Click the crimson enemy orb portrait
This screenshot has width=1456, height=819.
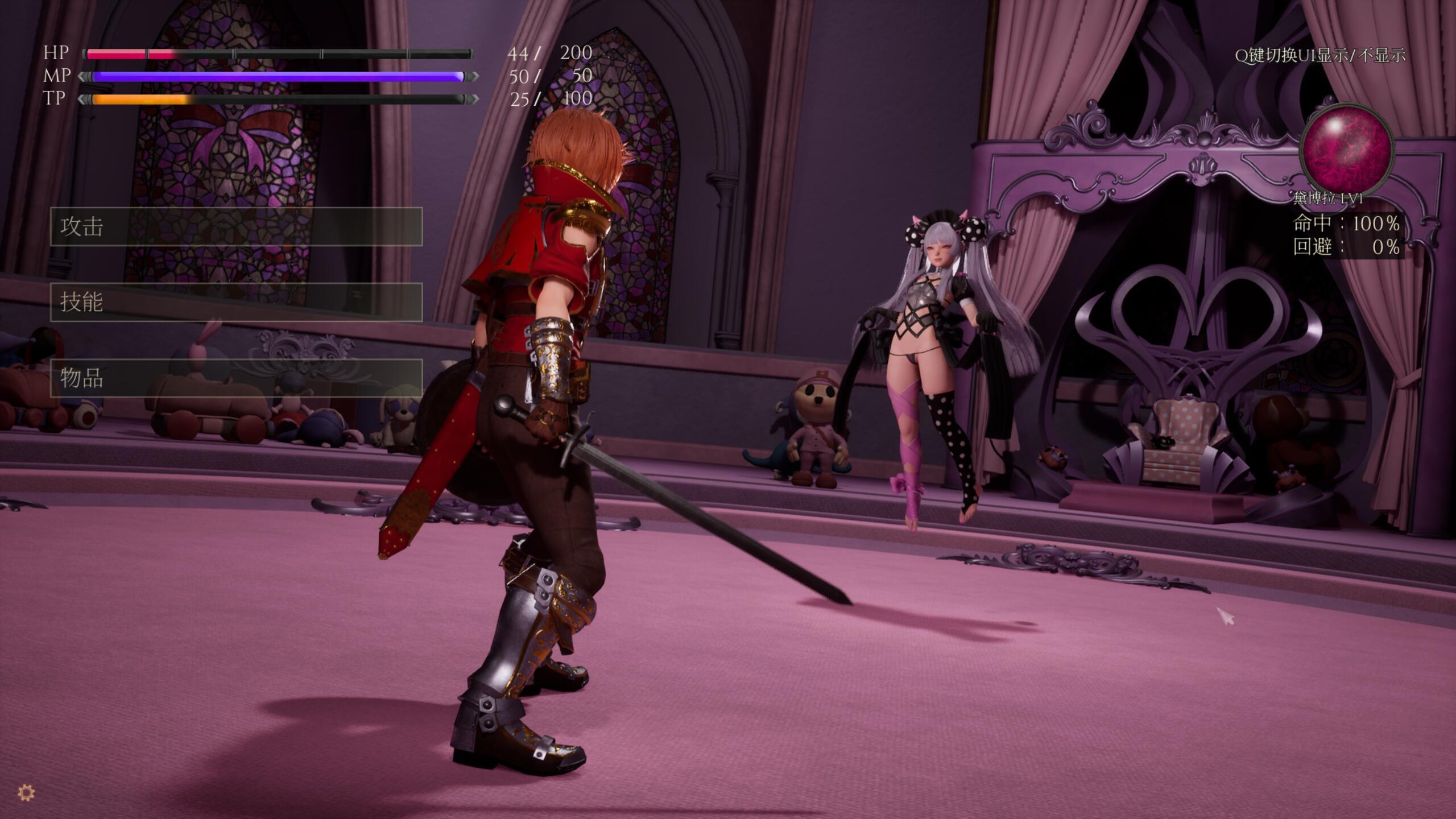1347,150
